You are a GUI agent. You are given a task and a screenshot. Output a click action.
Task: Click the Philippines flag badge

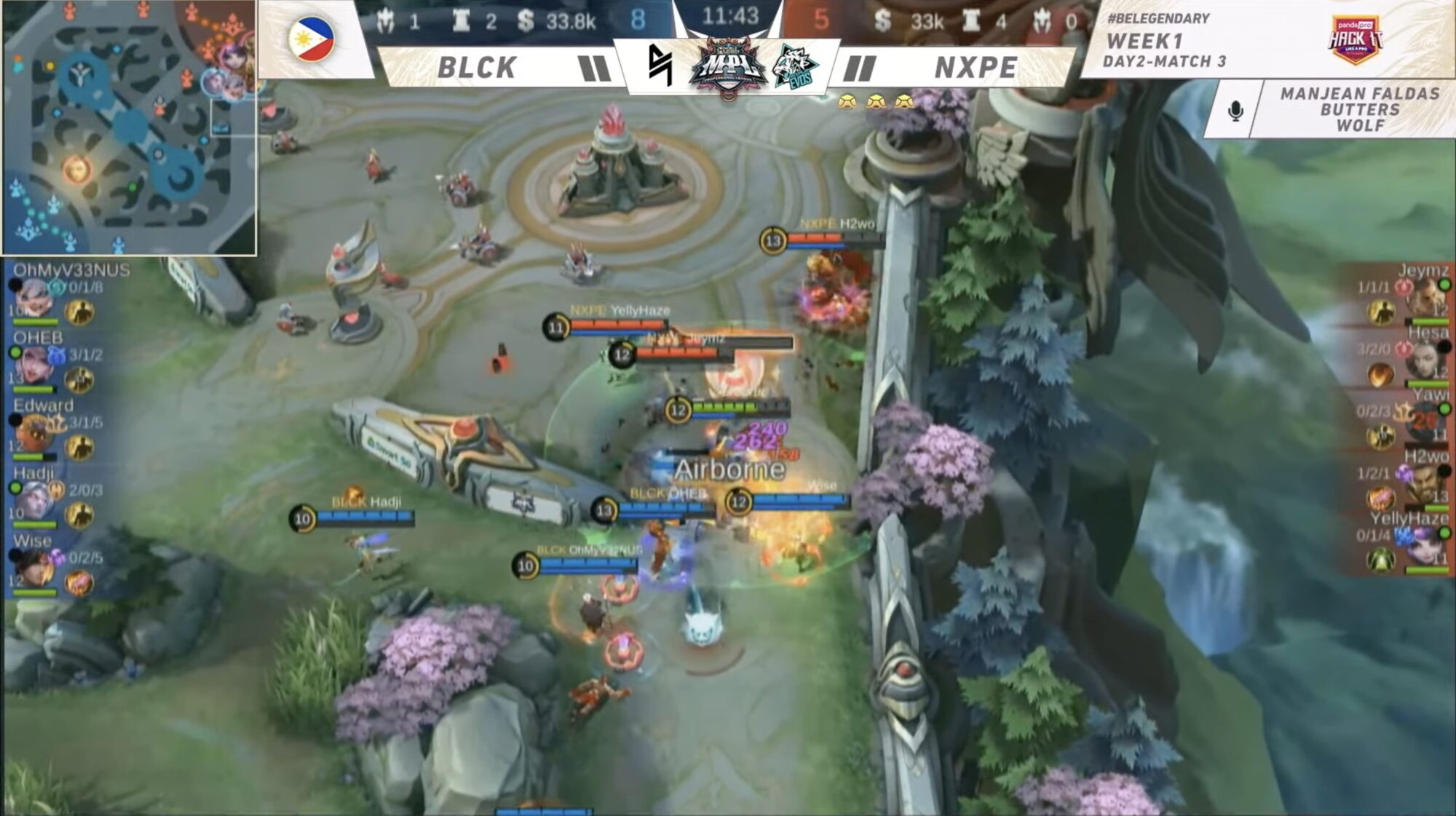point(312,39)
